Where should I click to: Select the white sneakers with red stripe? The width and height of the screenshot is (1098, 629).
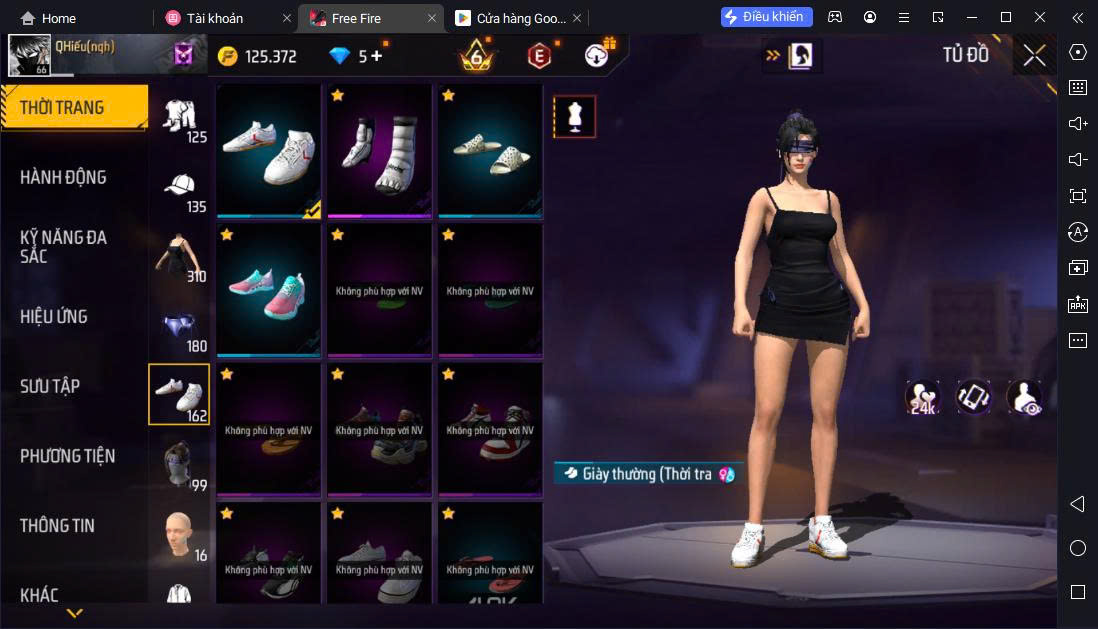point(268,151)
